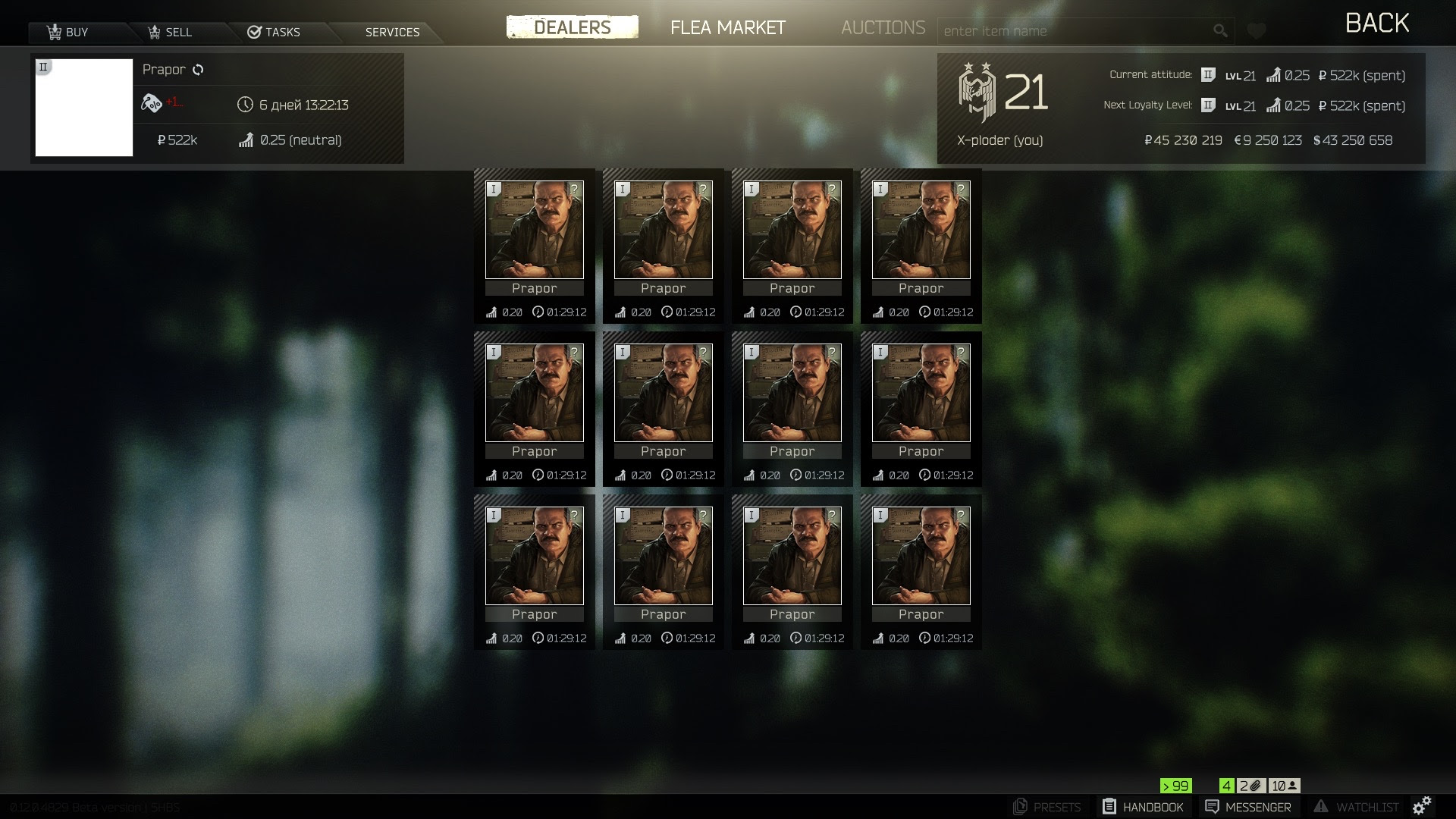Image resolution: width=1456 pixels, height=819 pixels.
Task: Open the FLEA MARKET section
Action: click(x=726, y=28)
